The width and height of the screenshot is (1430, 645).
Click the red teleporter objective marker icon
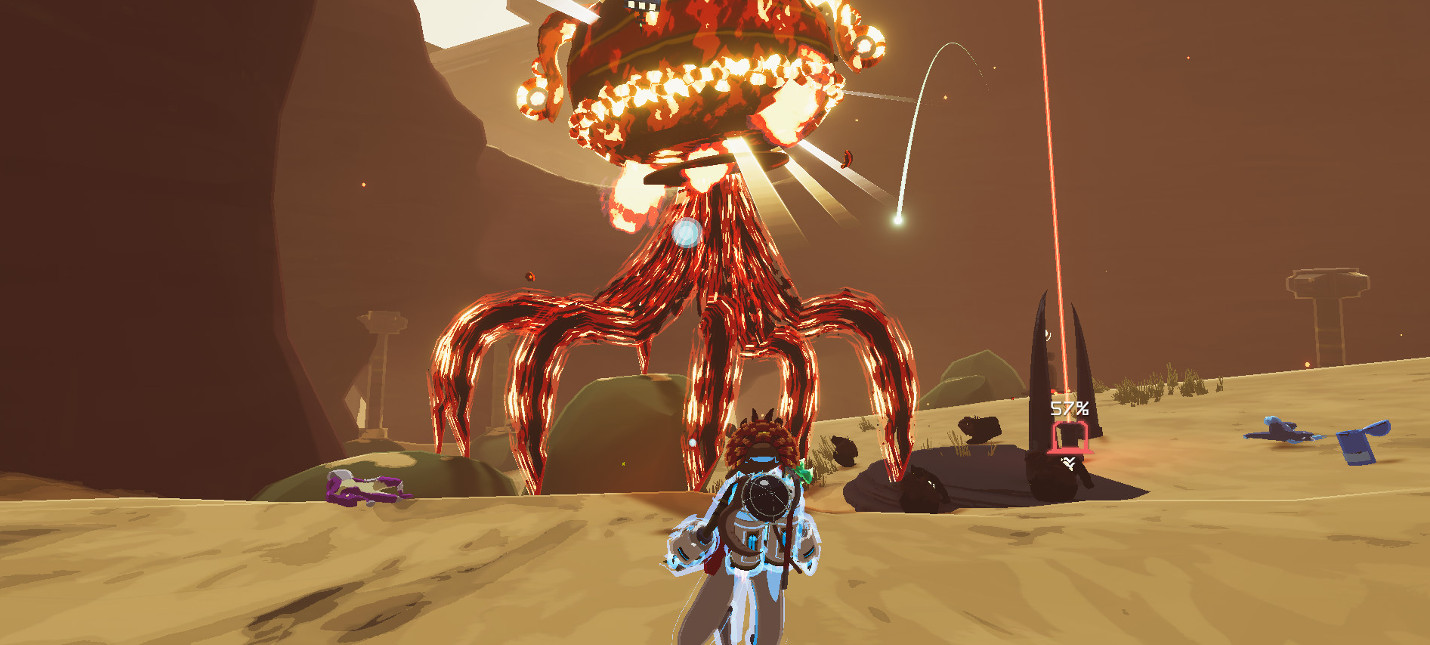[x=1069, y=438]
